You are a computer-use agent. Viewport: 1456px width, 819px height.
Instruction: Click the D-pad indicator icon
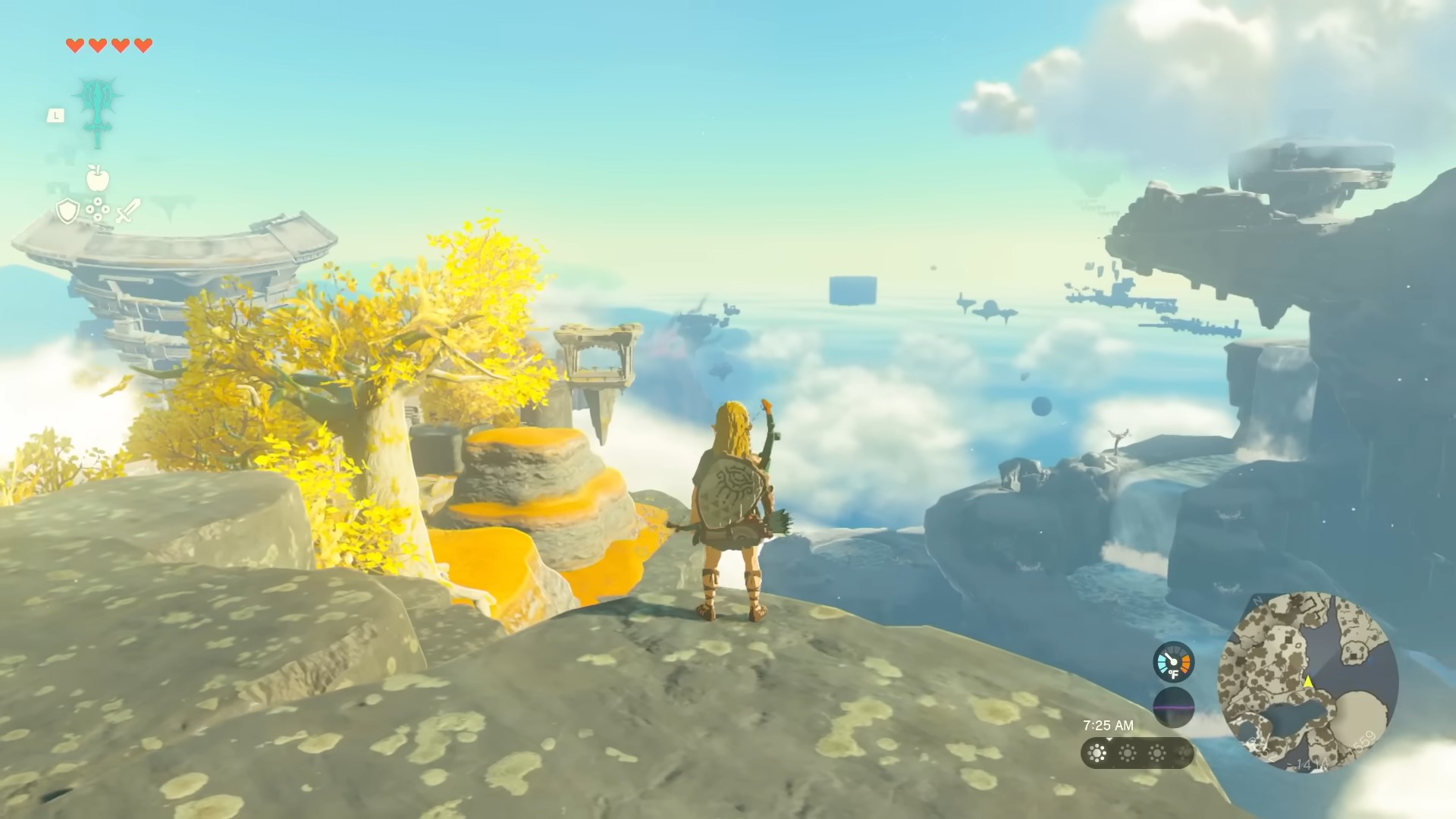click(x=98, y=209)
